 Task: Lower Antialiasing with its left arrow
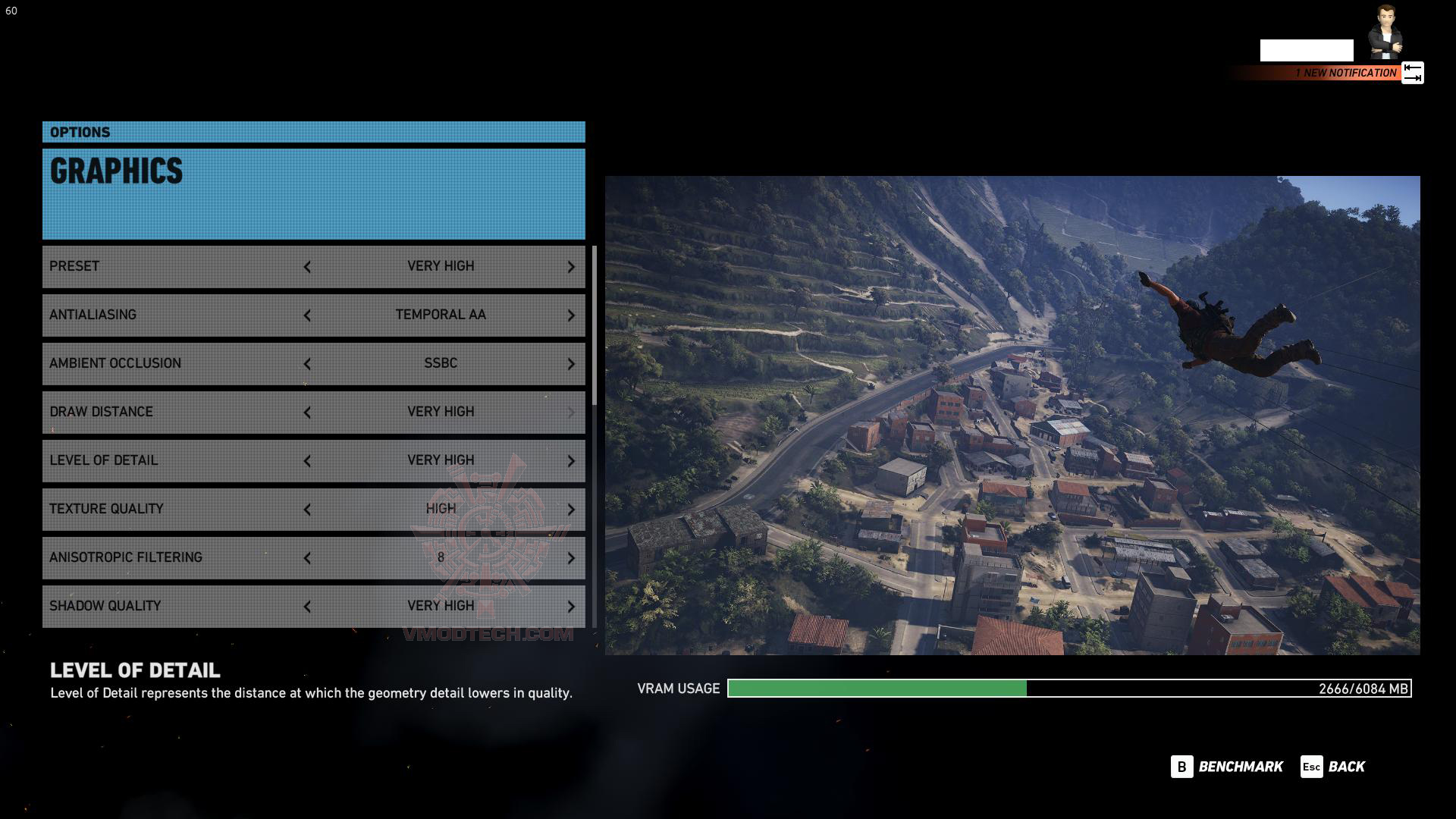(307, 315)
